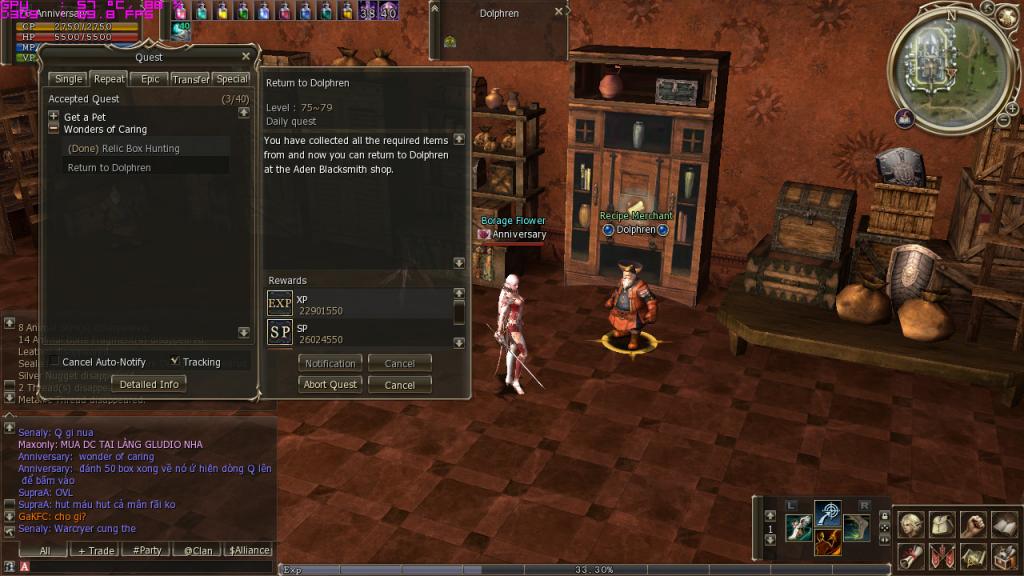This screenshot has width=1024, height=576.
Task: Select the Return to Dolphren quest step
Action: [109, 168]
